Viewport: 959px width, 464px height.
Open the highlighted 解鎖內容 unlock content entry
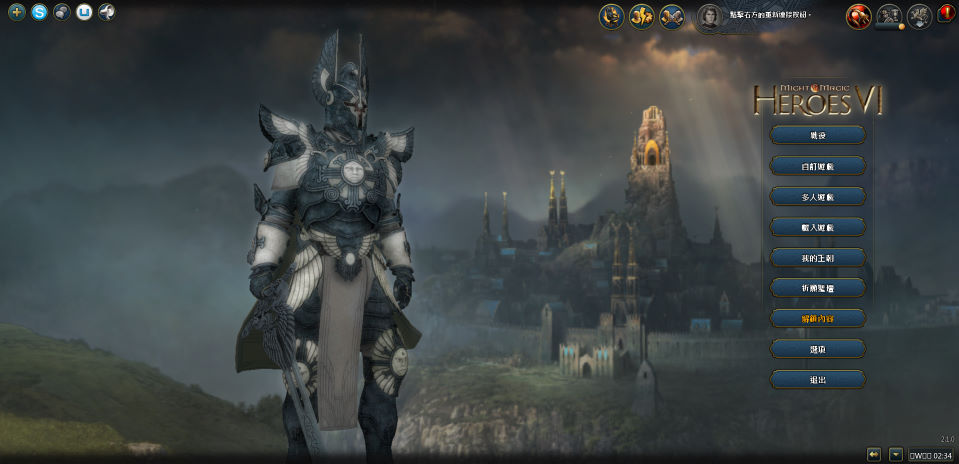tap(818, 318)
